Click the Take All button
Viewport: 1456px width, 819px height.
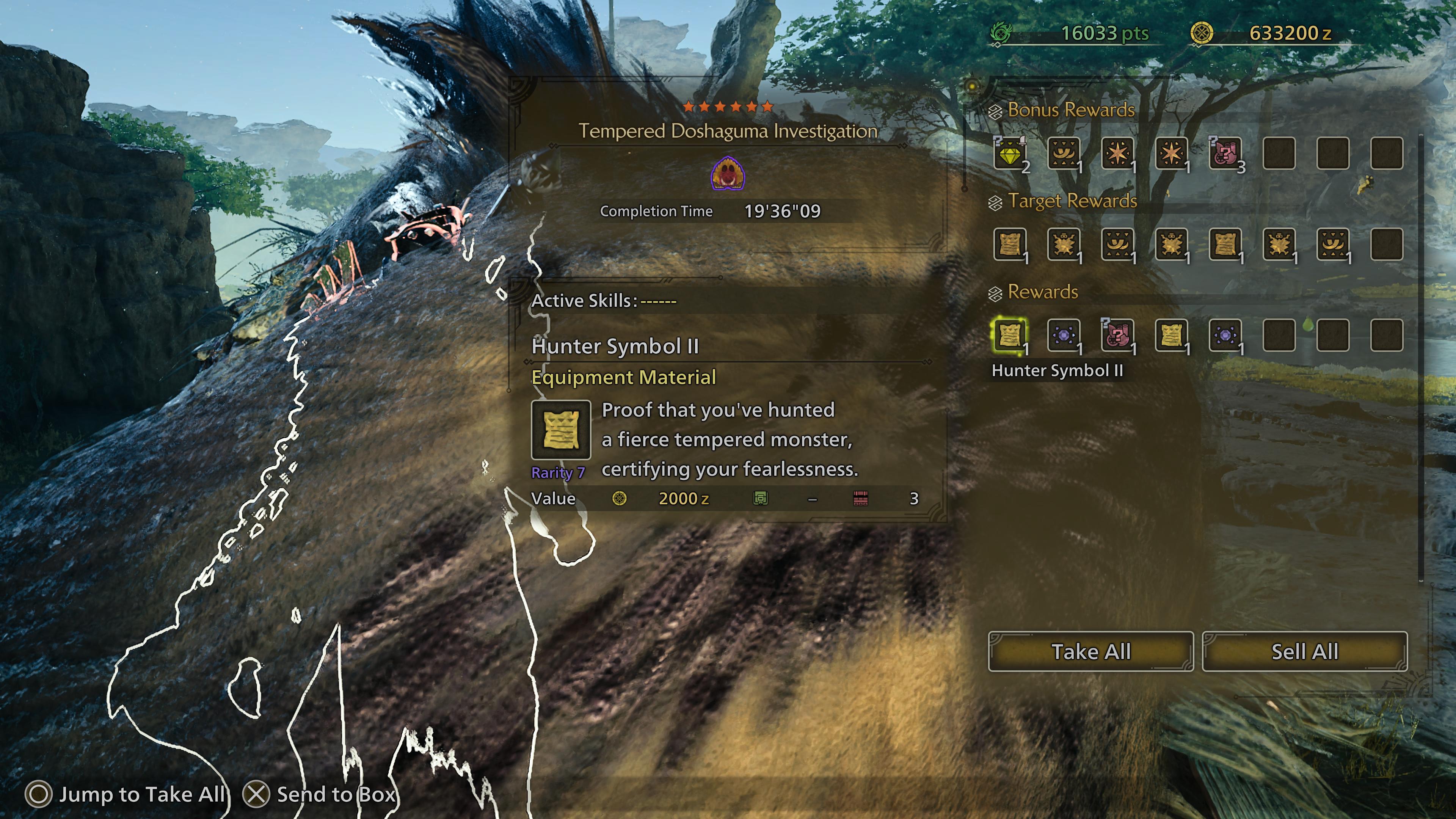pos(1090,652)
